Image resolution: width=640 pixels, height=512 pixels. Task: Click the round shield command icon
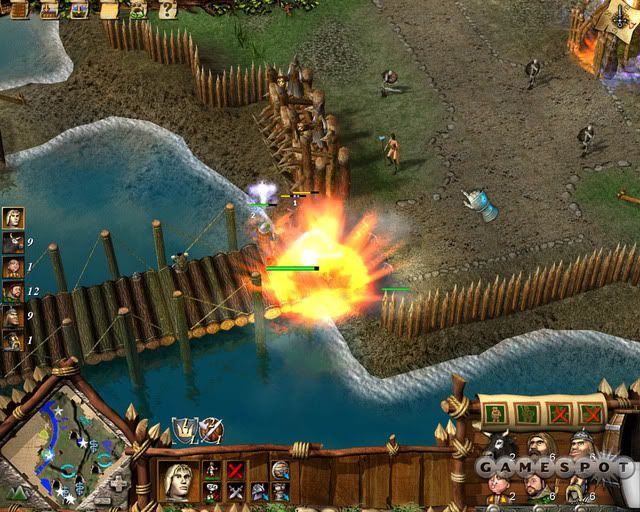click(x=280, y=470)
